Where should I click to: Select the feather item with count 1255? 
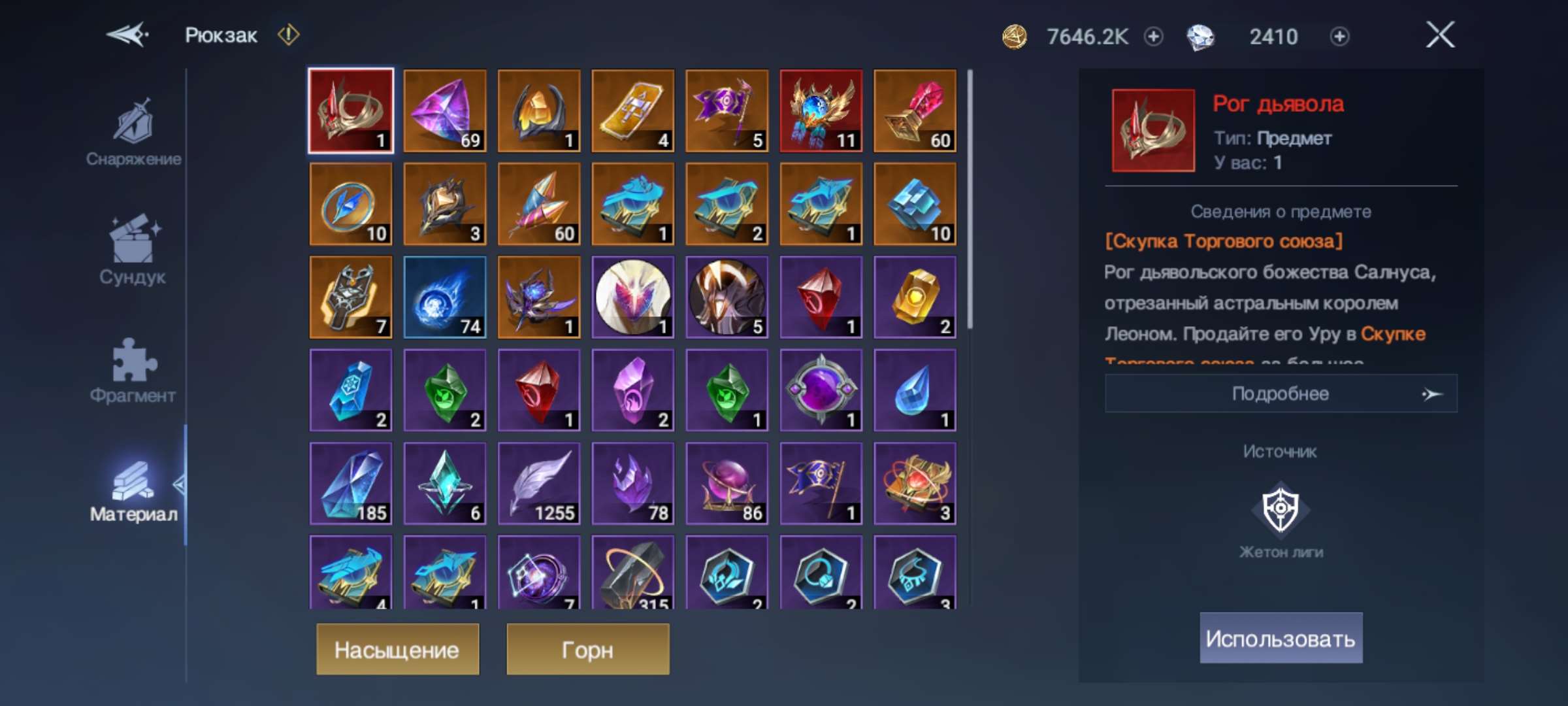(538, 484)
